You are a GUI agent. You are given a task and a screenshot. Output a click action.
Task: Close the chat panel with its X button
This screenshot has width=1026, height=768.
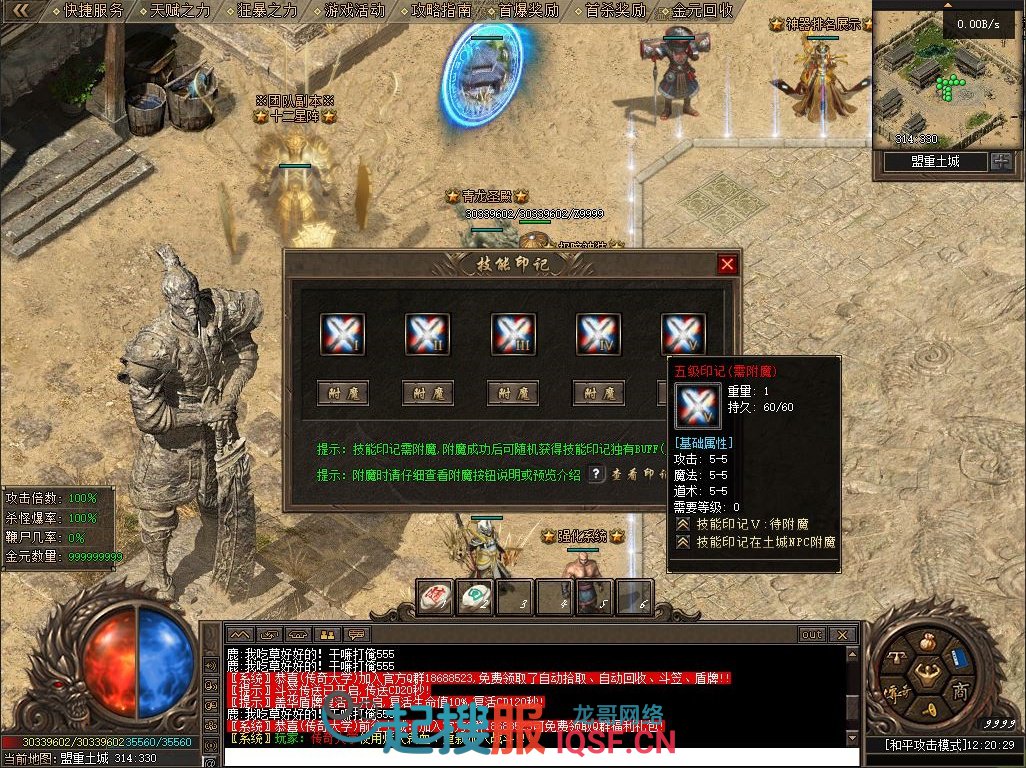coord(844,634)
